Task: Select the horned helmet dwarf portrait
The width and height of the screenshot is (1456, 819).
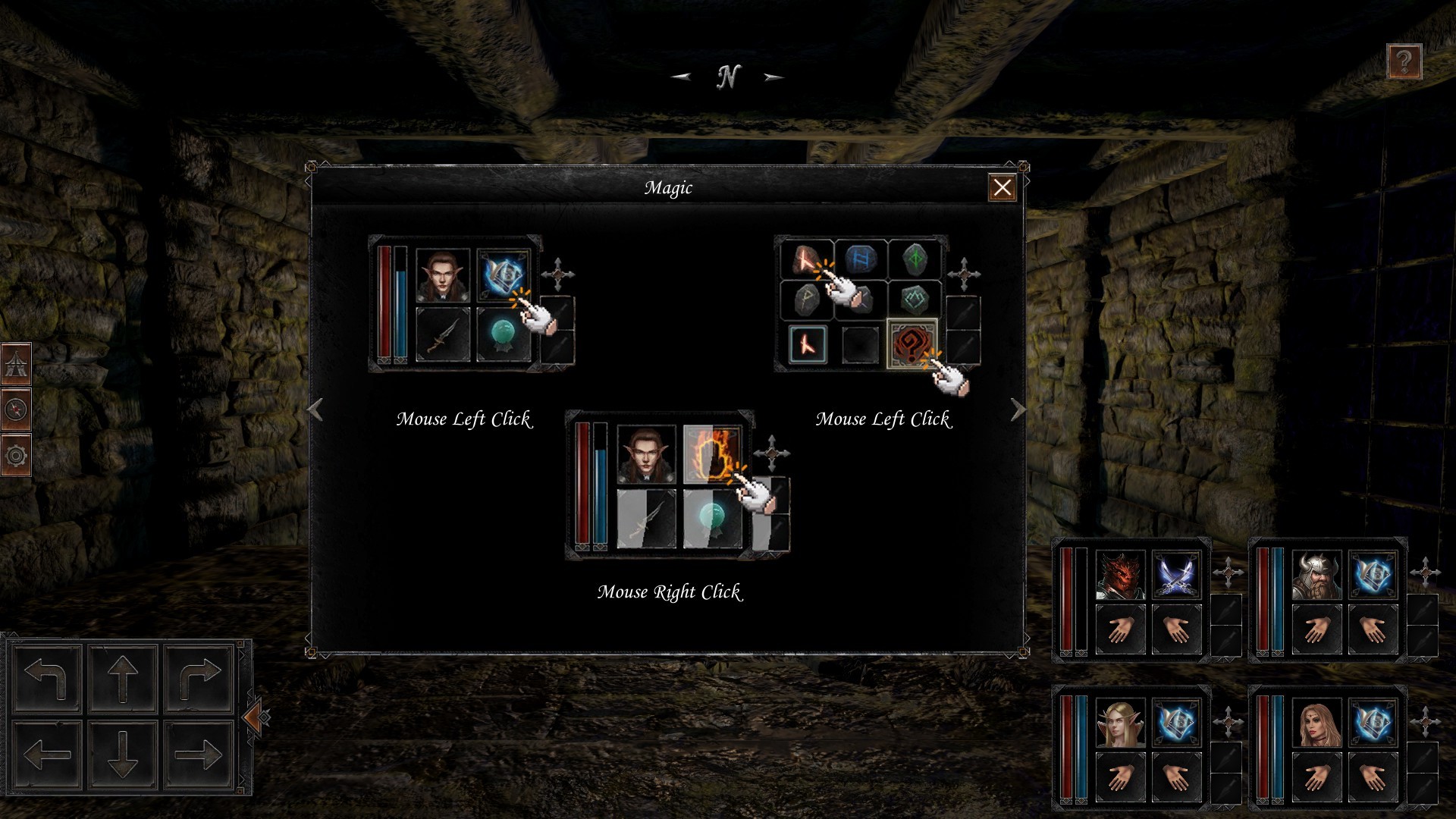Action: click(x=1316, y=575)
